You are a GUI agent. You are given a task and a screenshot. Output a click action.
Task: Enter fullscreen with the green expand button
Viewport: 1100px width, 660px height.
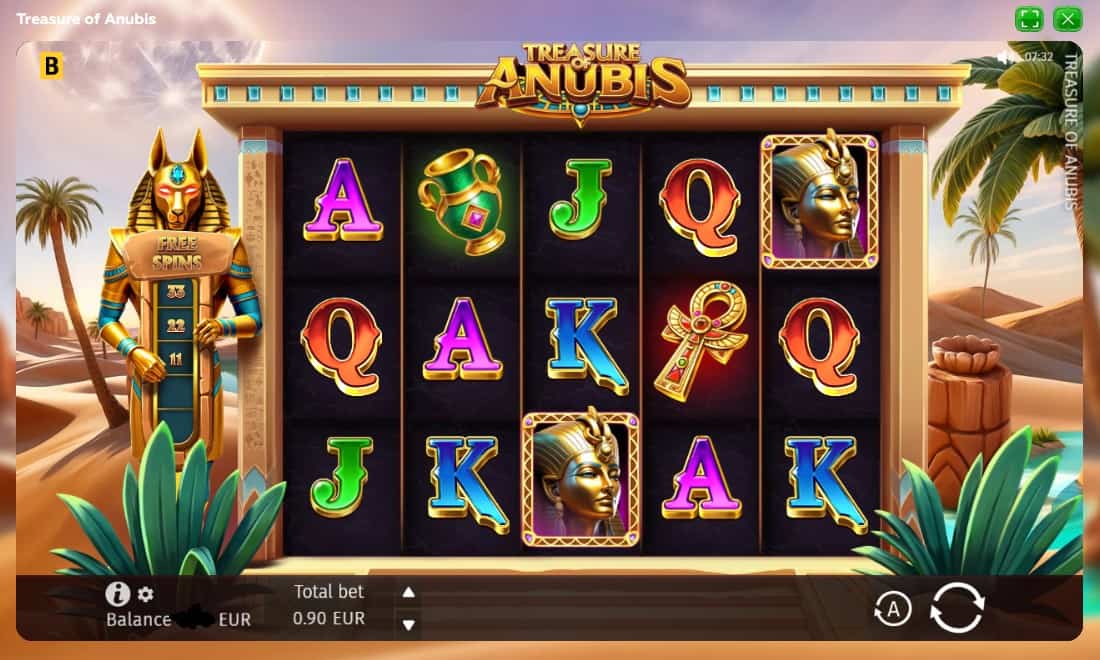click(1028, 19)
